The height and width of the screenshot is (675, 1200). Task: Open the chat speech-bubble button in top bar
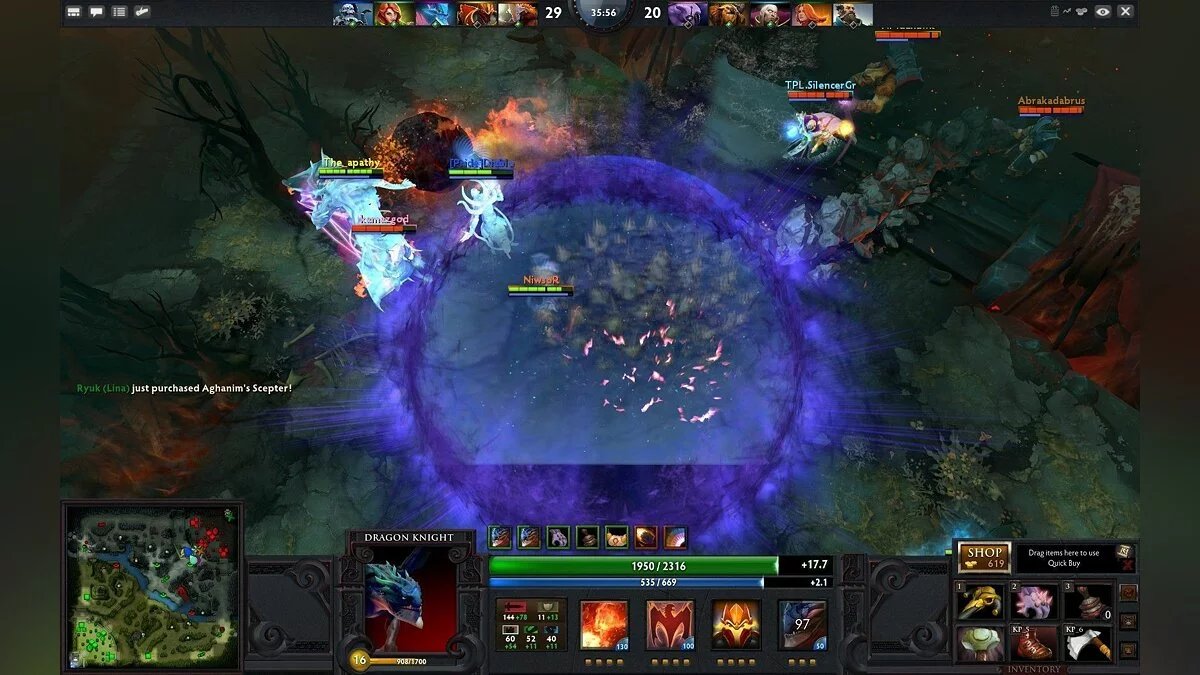pos(96,12)
